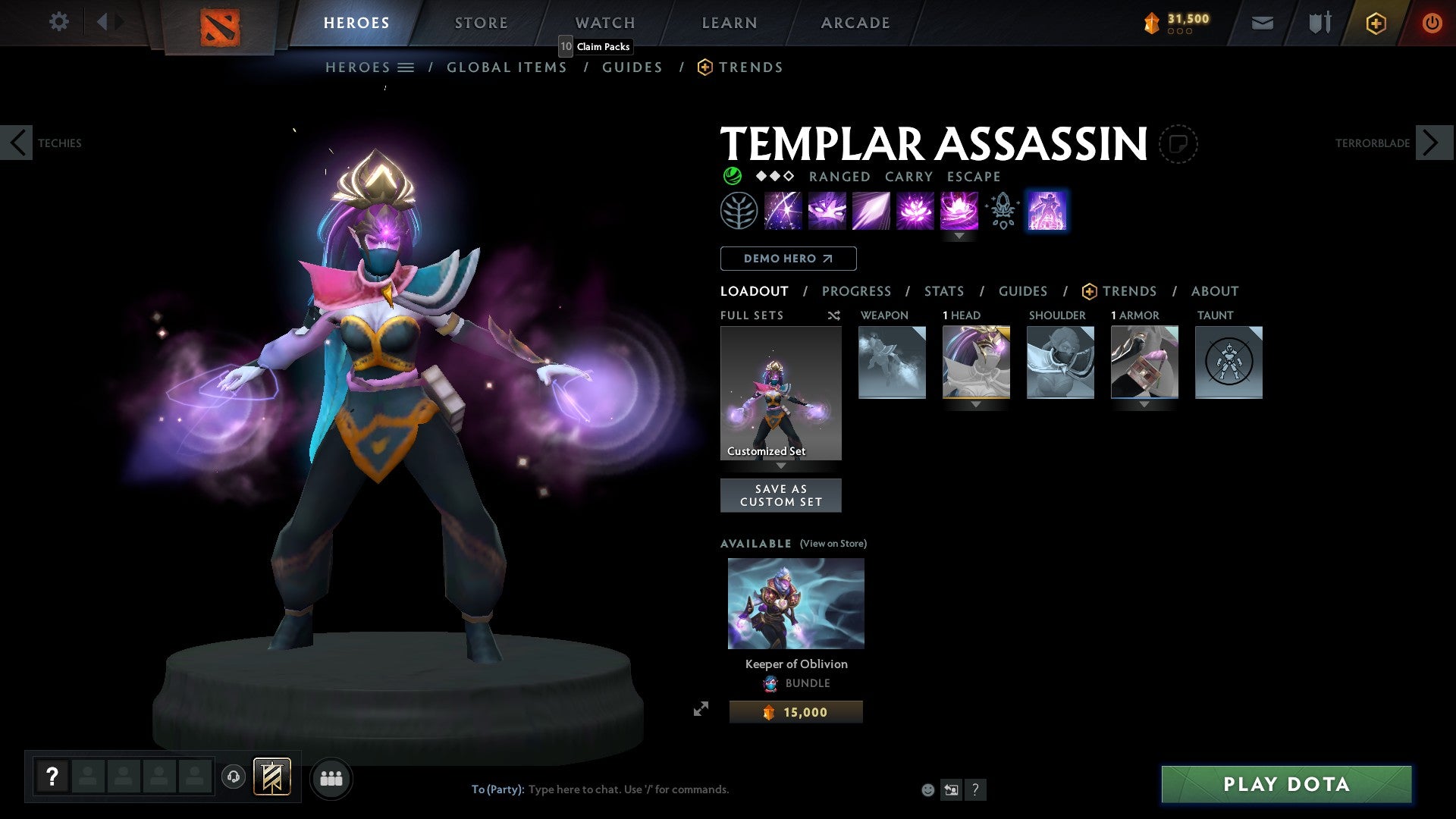This screenshot has width=1456, height=819.
Task: Toggle the emoticon picker beside chat
Action: 927,789
